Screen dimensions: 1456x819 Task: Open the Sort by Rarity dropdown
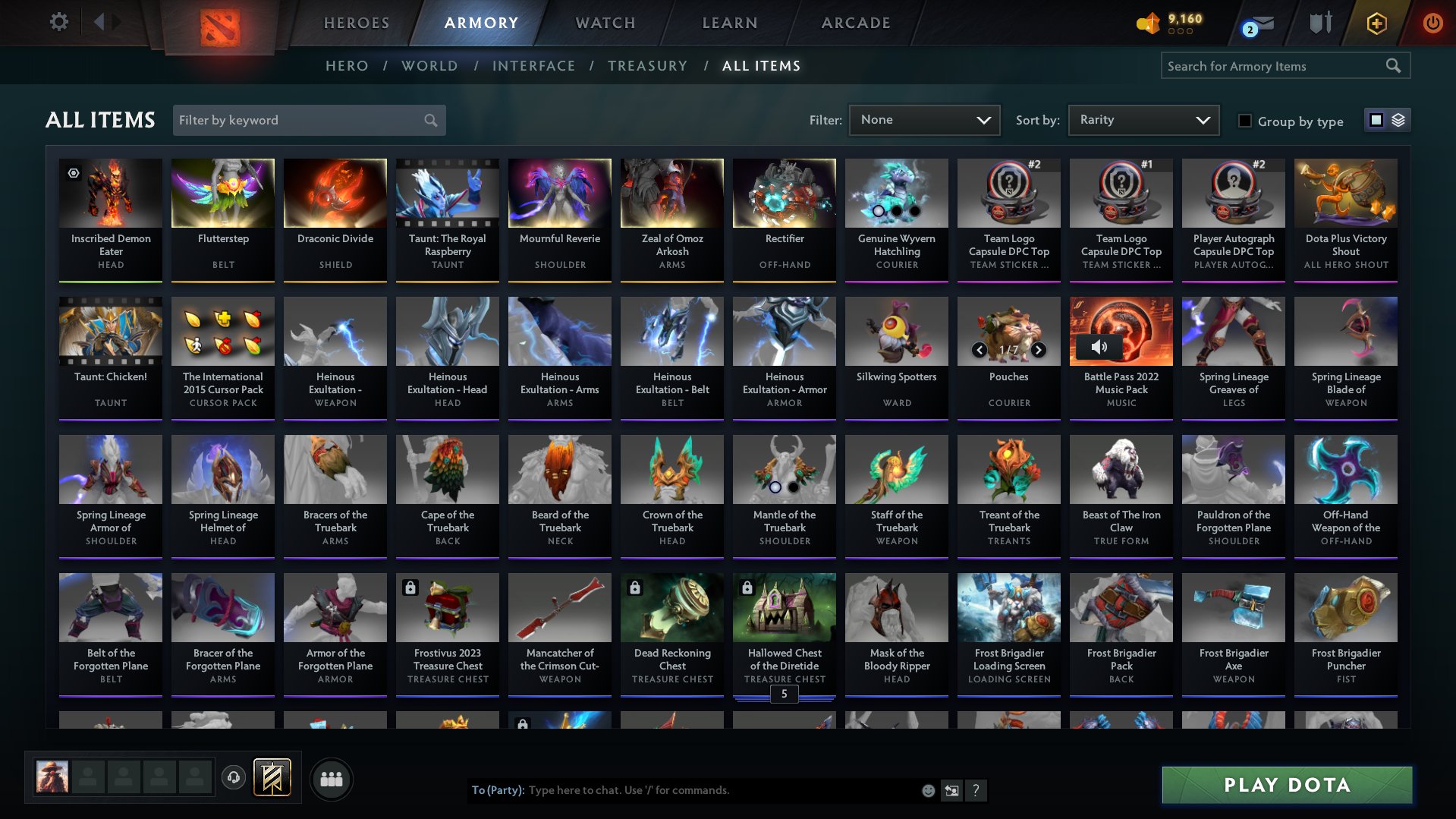1143,119
